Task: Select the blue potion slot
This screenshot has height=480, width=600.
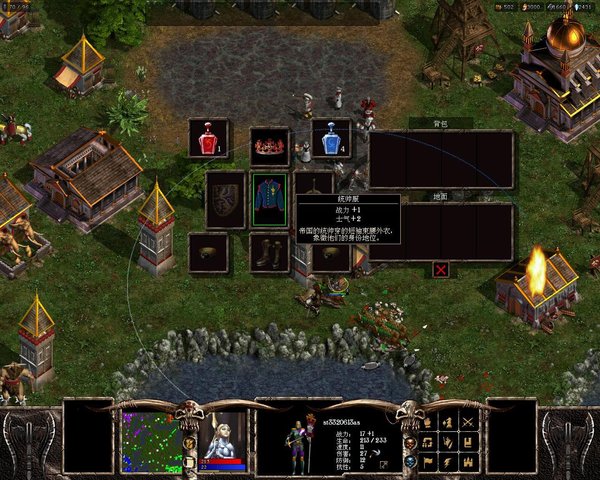Action: pos(331,138)
